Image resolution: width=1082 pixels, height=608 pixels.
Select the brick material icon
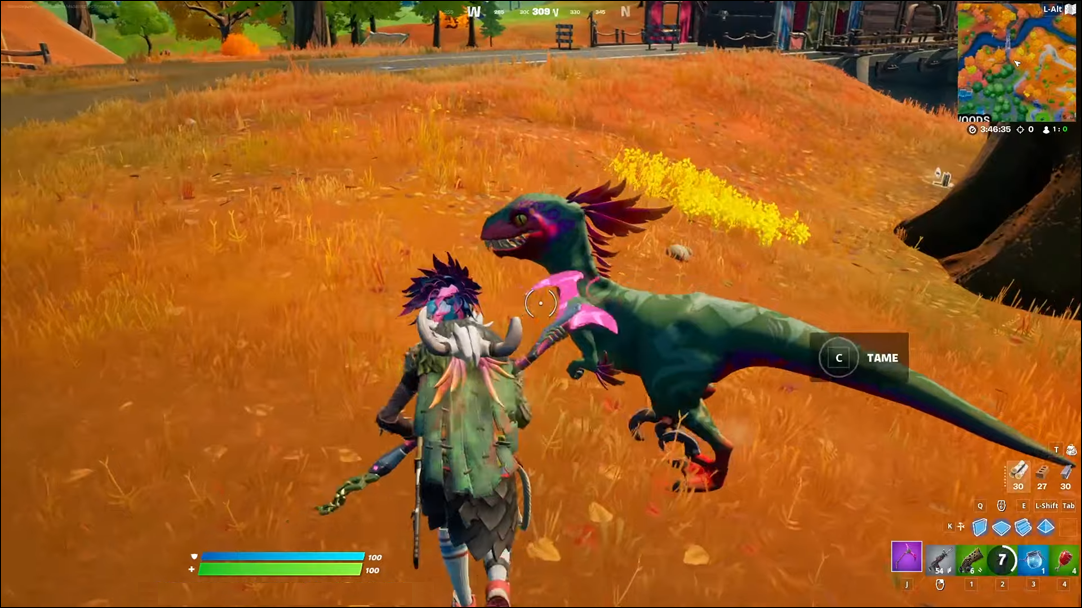point(1042,470)
